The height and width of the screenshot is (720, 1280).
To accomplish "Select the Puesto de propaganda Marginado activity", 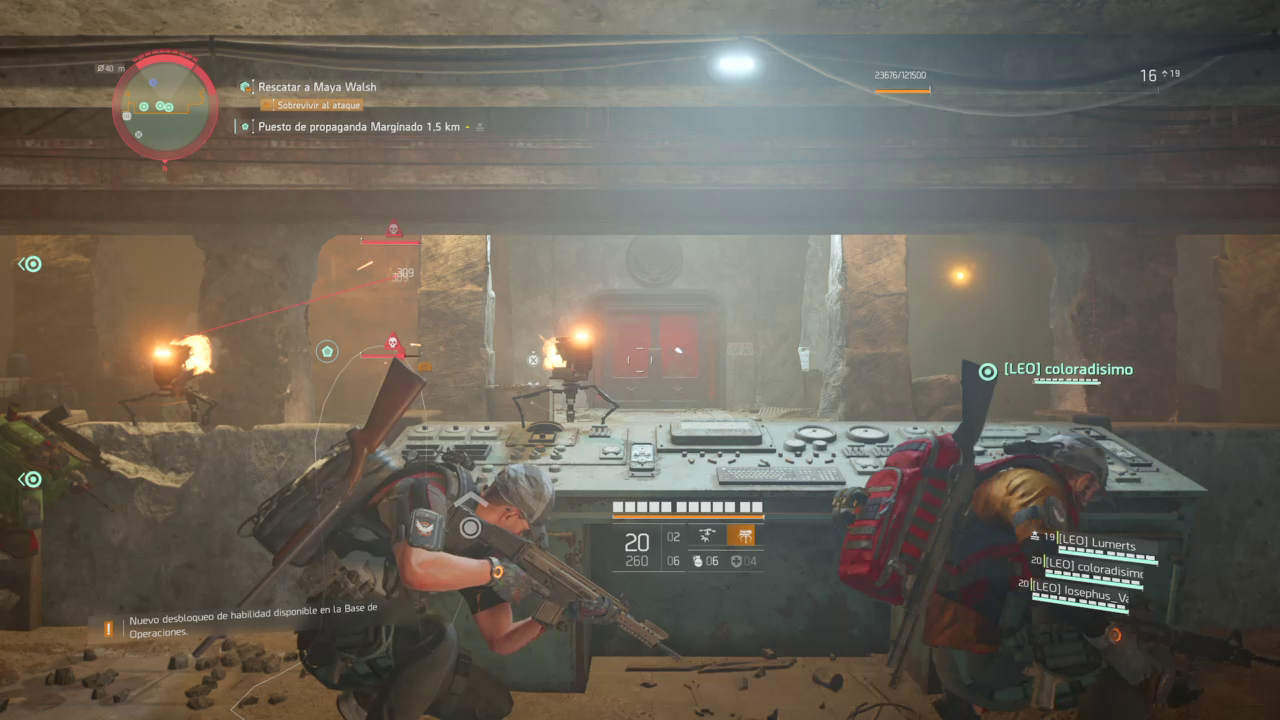I will pyautogui.click(x=358, y=127).
